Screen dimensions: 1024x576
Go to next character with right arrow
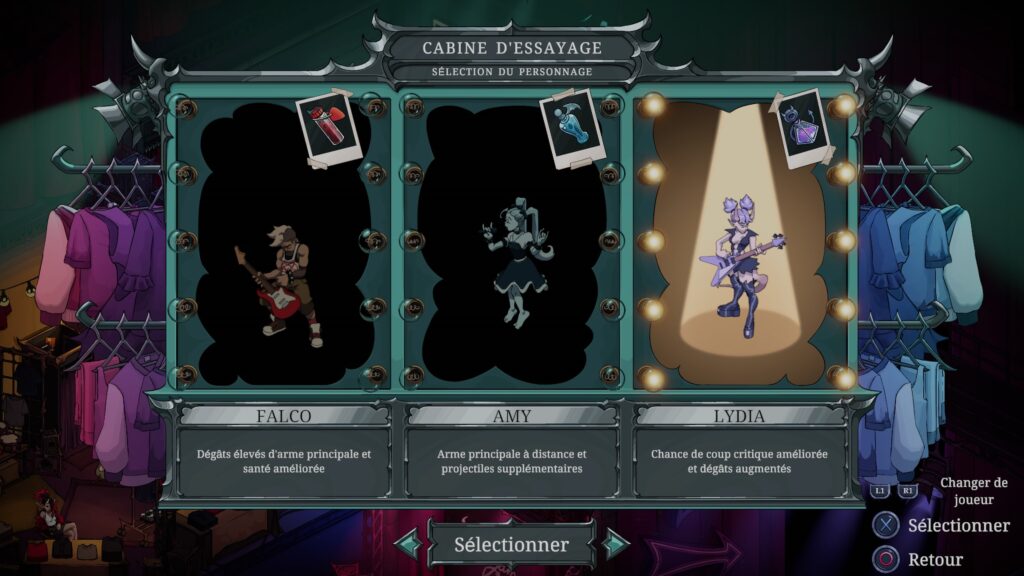point(616,545)
